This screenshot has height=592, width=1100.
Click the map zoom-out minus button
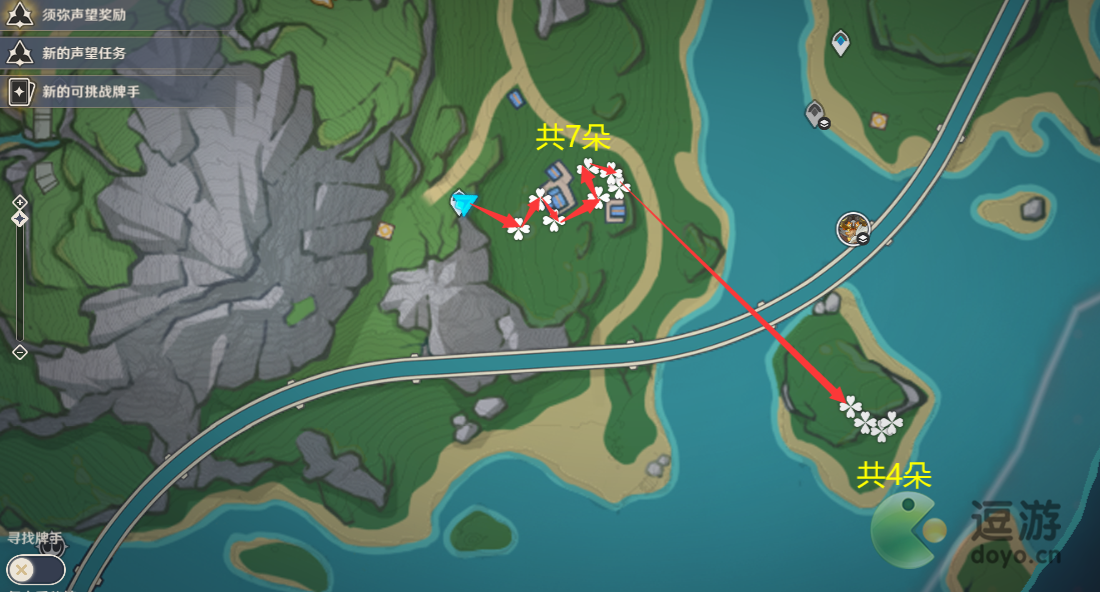[19, 352]
